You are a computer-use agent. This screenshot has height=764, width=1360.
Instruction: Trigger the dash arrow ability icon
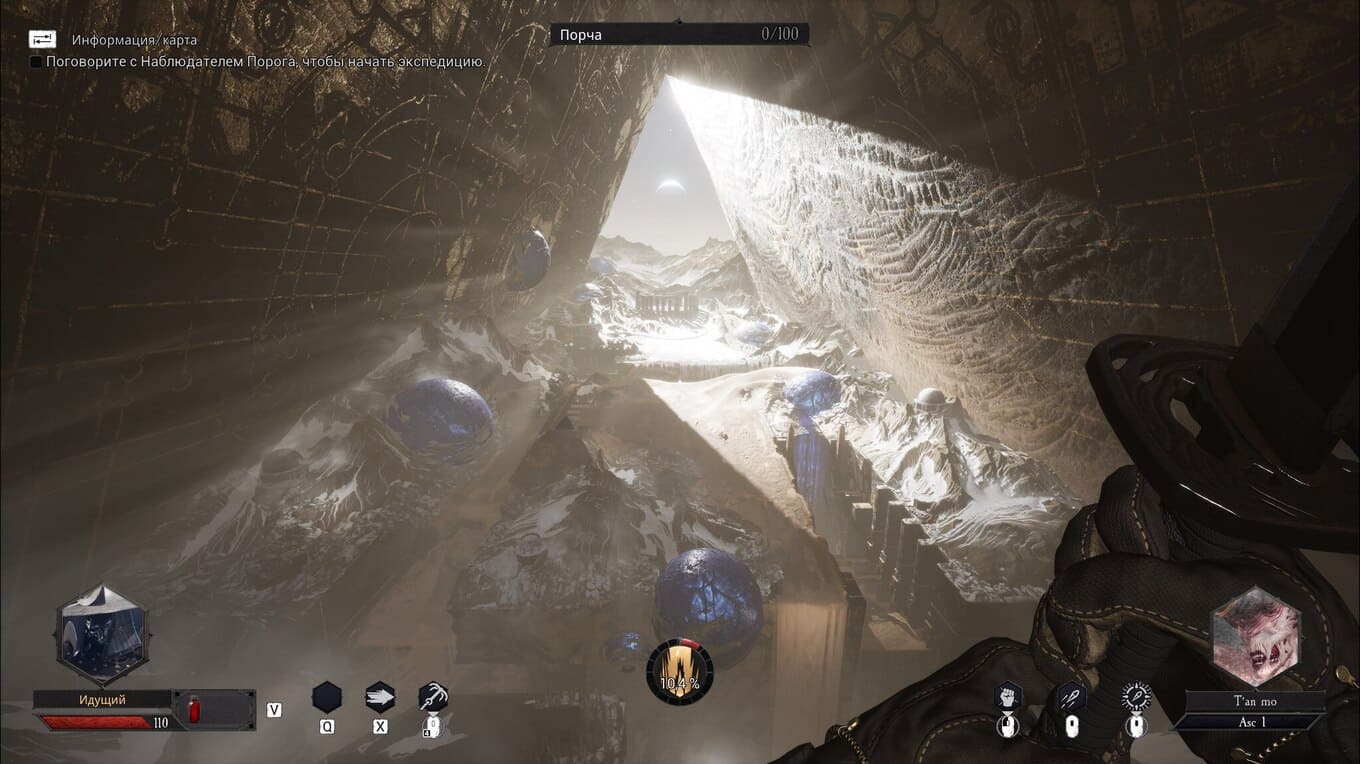(x=380, y=697)
